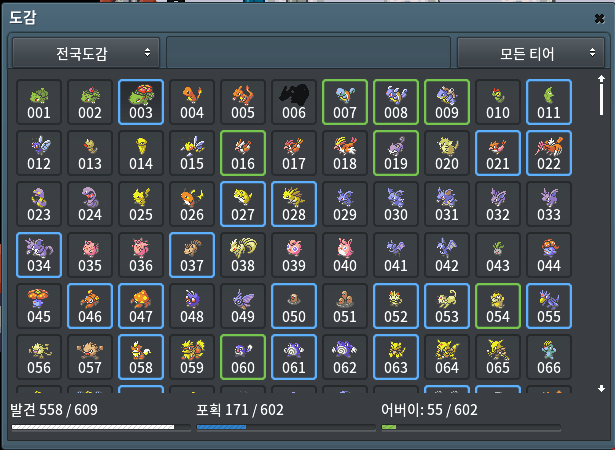
Task: Open entry 001 Bulbasaur
Action: point(39,102)
